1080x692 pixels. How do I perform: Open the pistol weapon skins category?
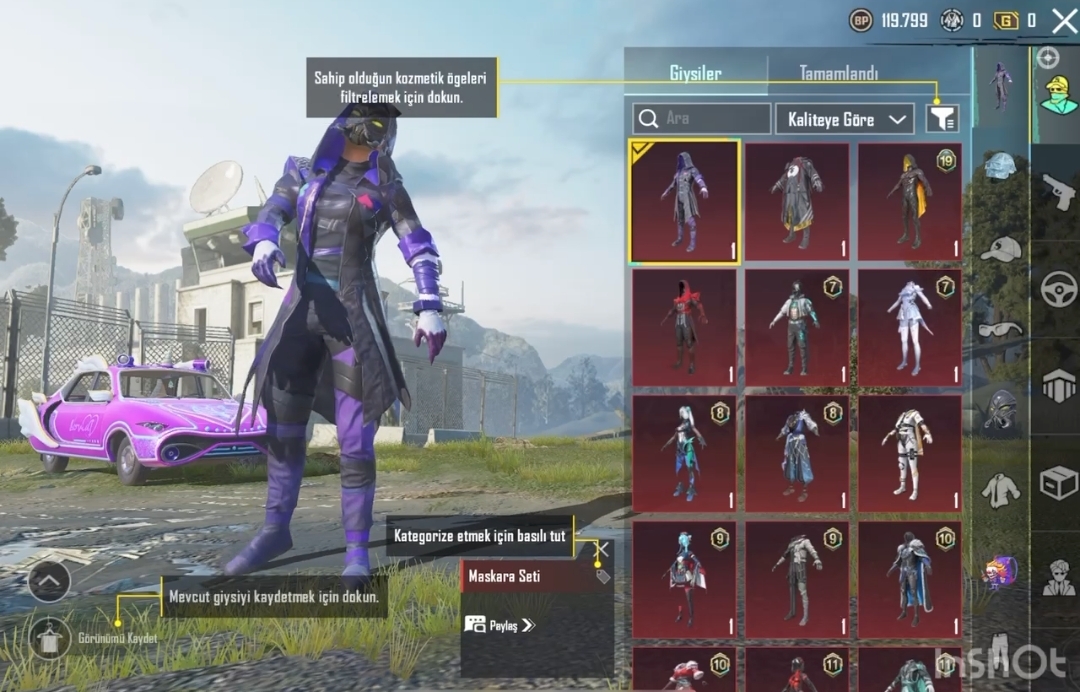(x=1058, y=189)
